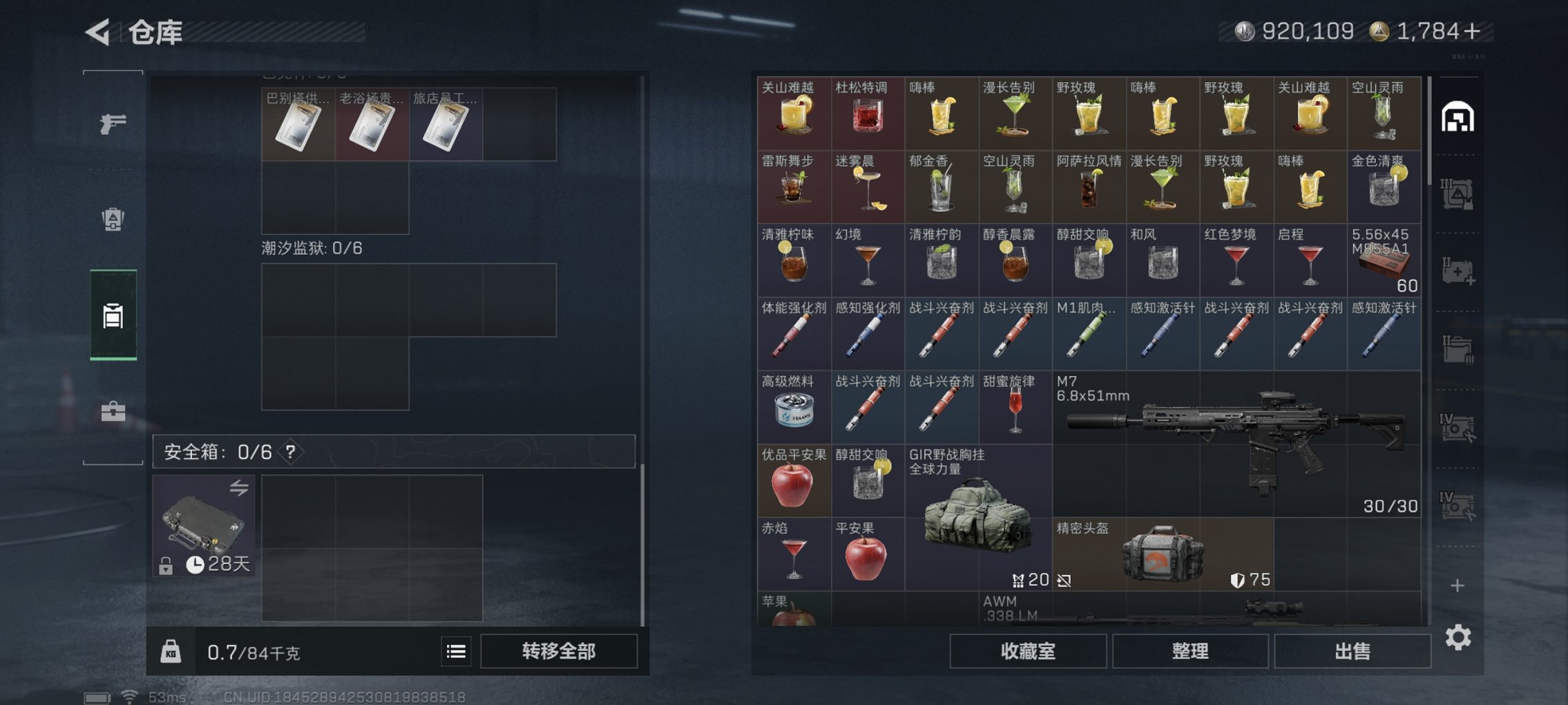The width and height of the screenshot is (1568, 705).
Task: Open the backpack gear category icon
Action: (x=113, y=218)
